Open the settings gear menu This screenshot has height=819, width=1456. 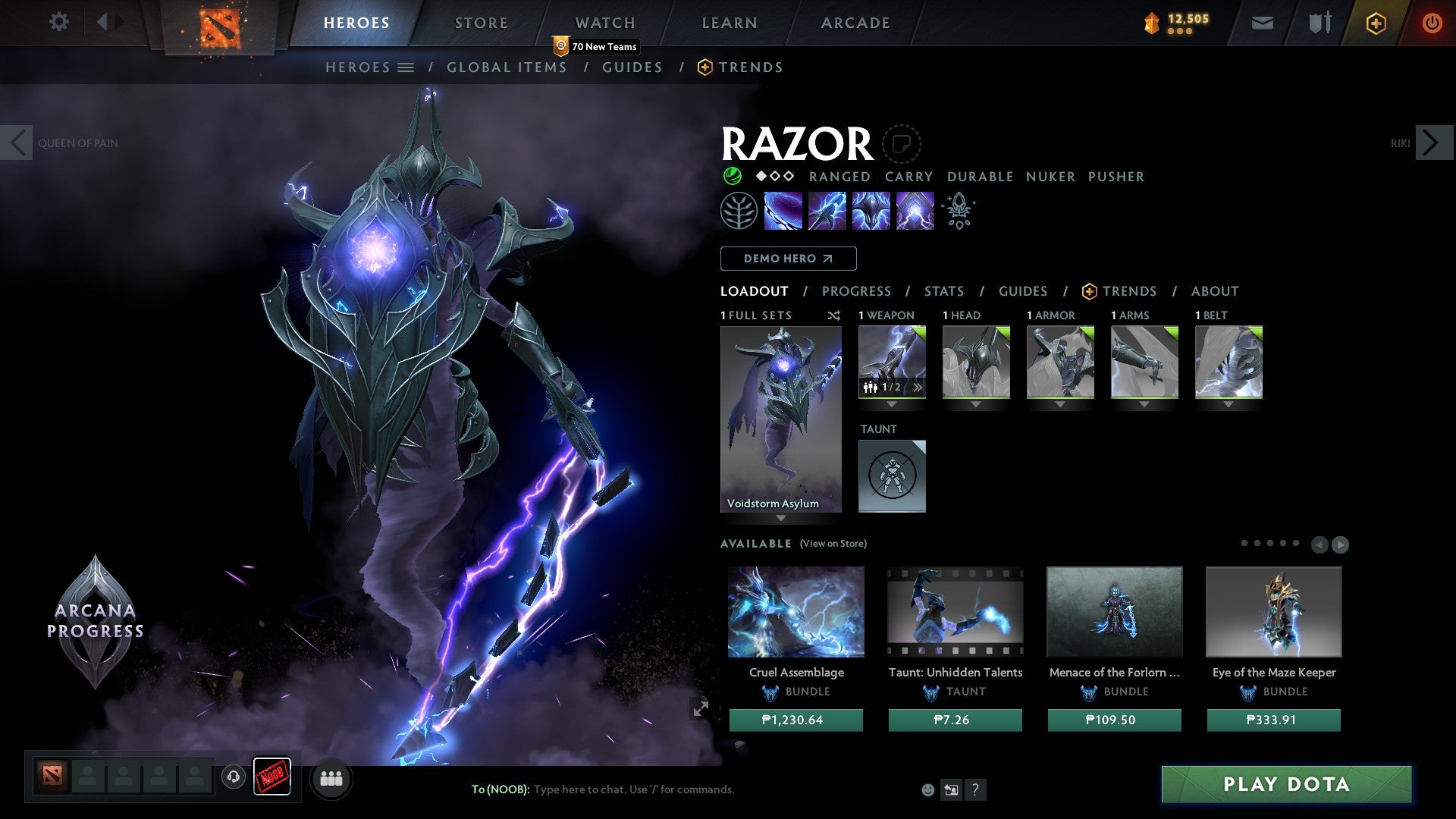(58, 22)
